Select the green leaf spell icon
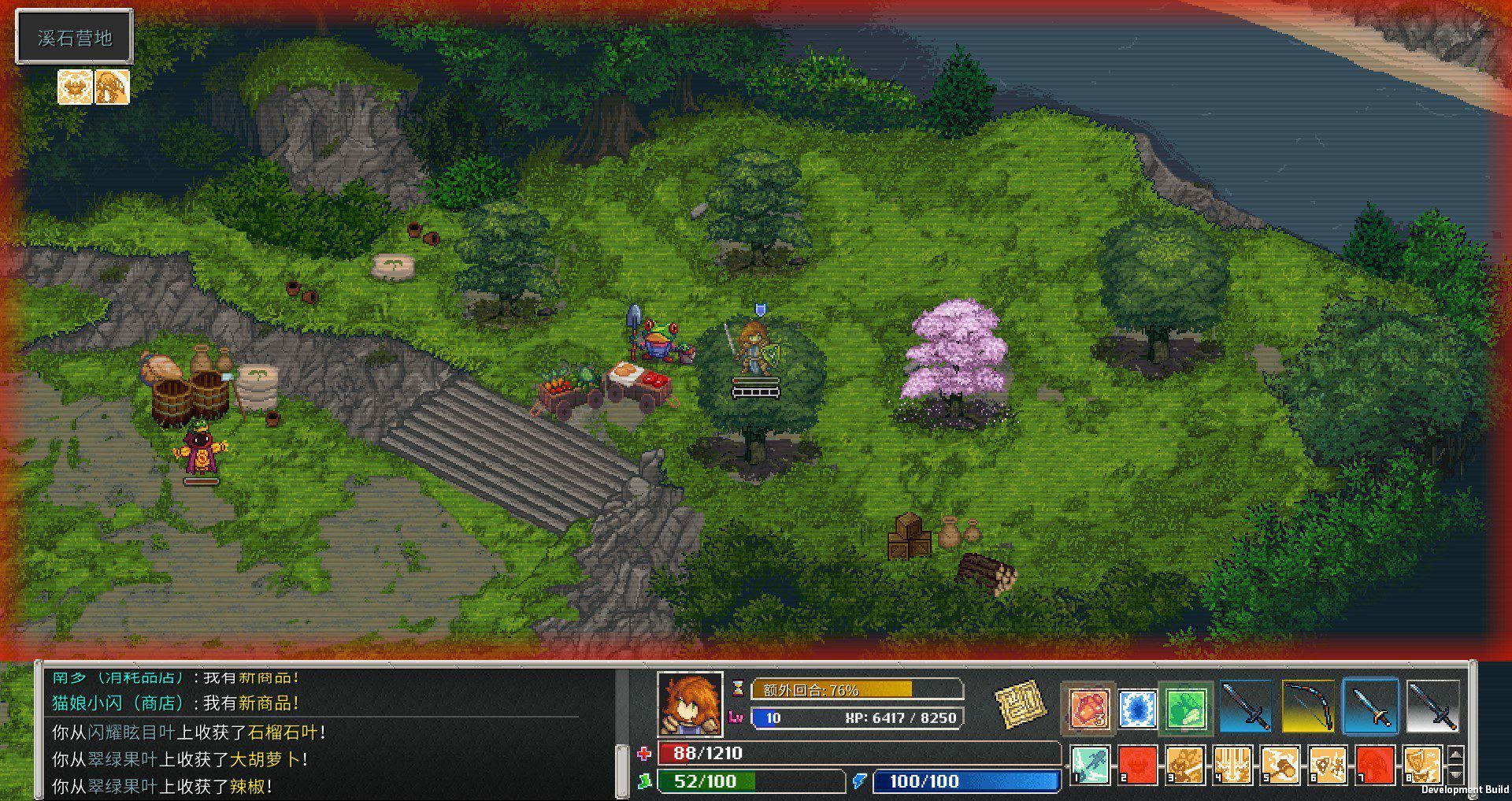The width and height of the screenshot is (1512, 801). point(1185,707)
